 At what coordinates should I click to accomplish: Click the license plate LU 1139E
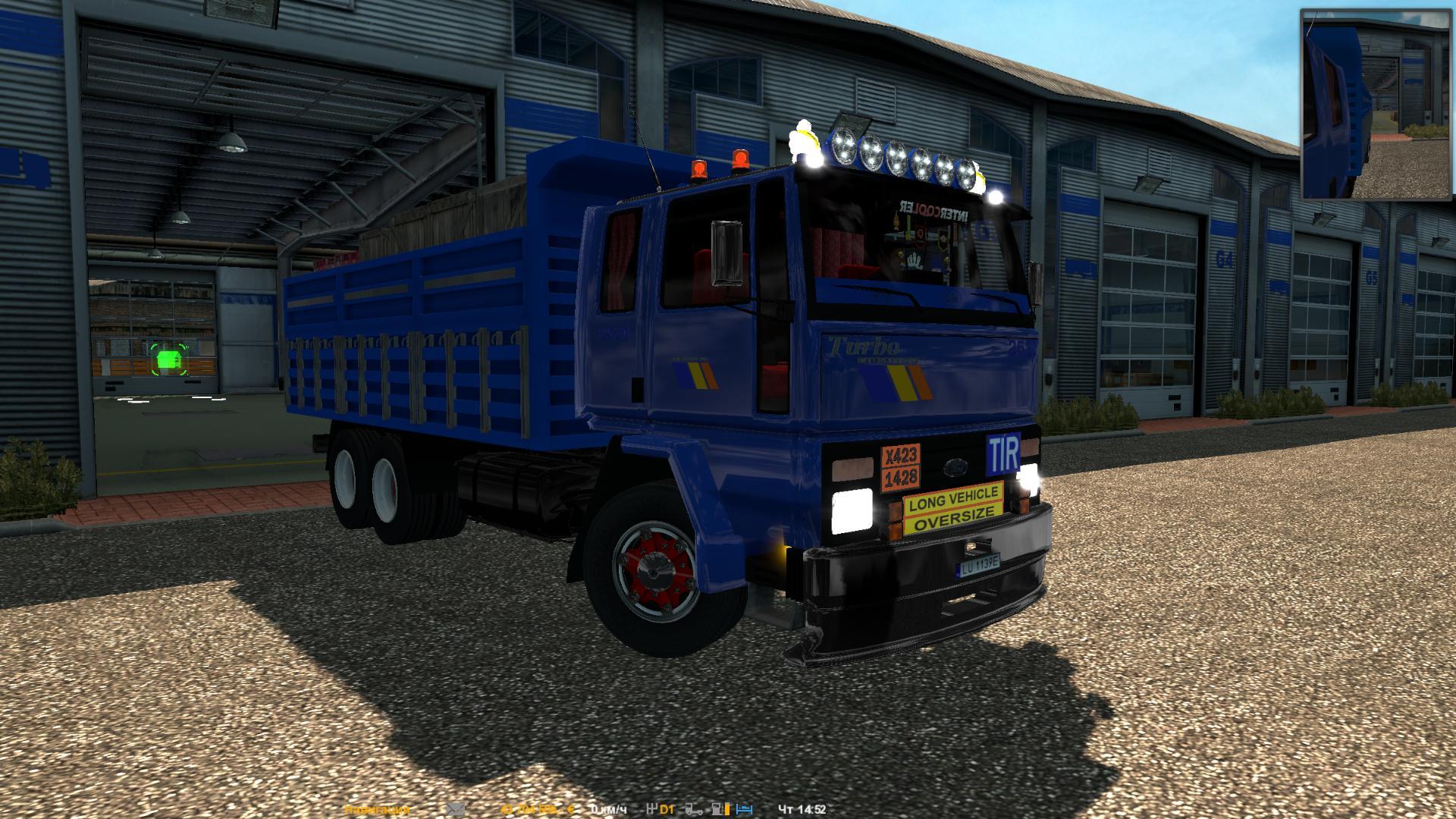tap(978, 565)
